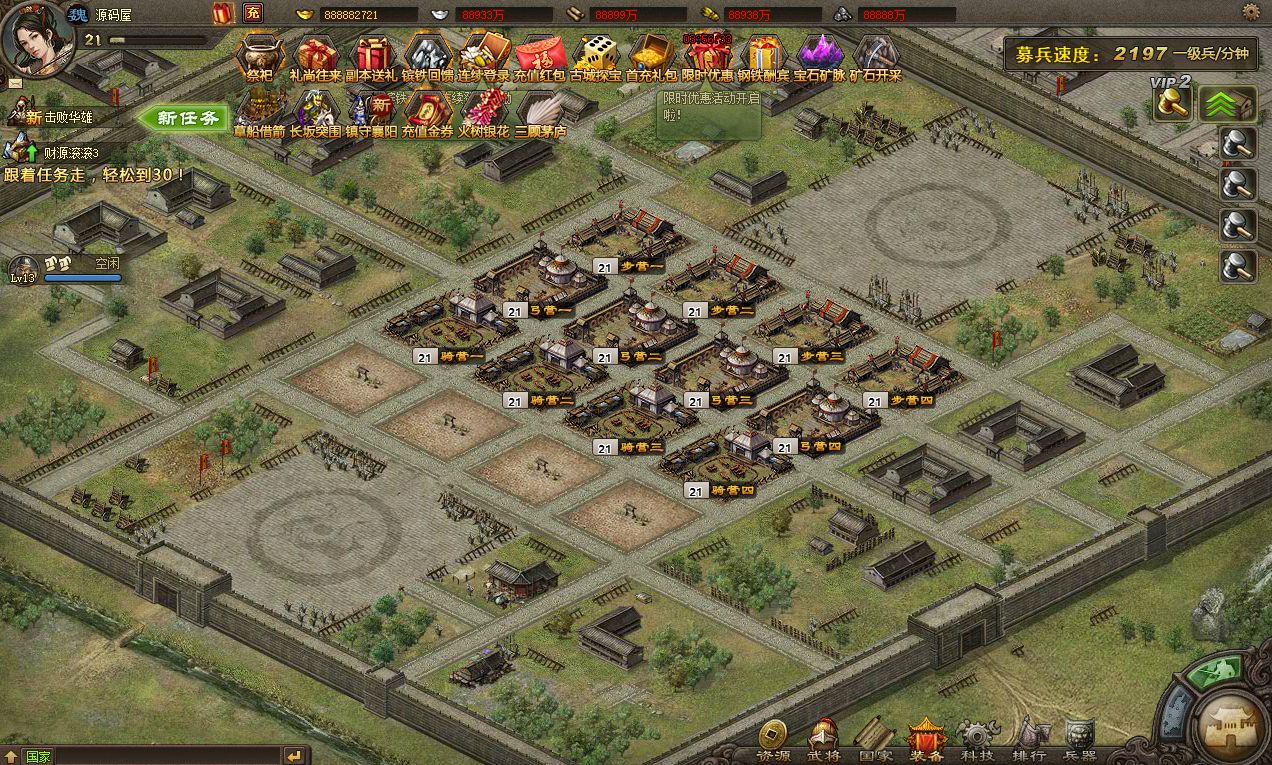Open the 火树银花 fireworks event

485,110
